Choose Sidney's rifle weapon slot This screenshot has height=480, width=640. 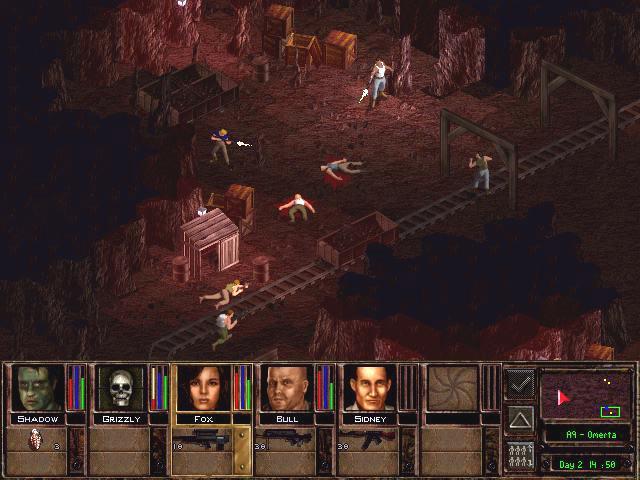click(370, 438)
